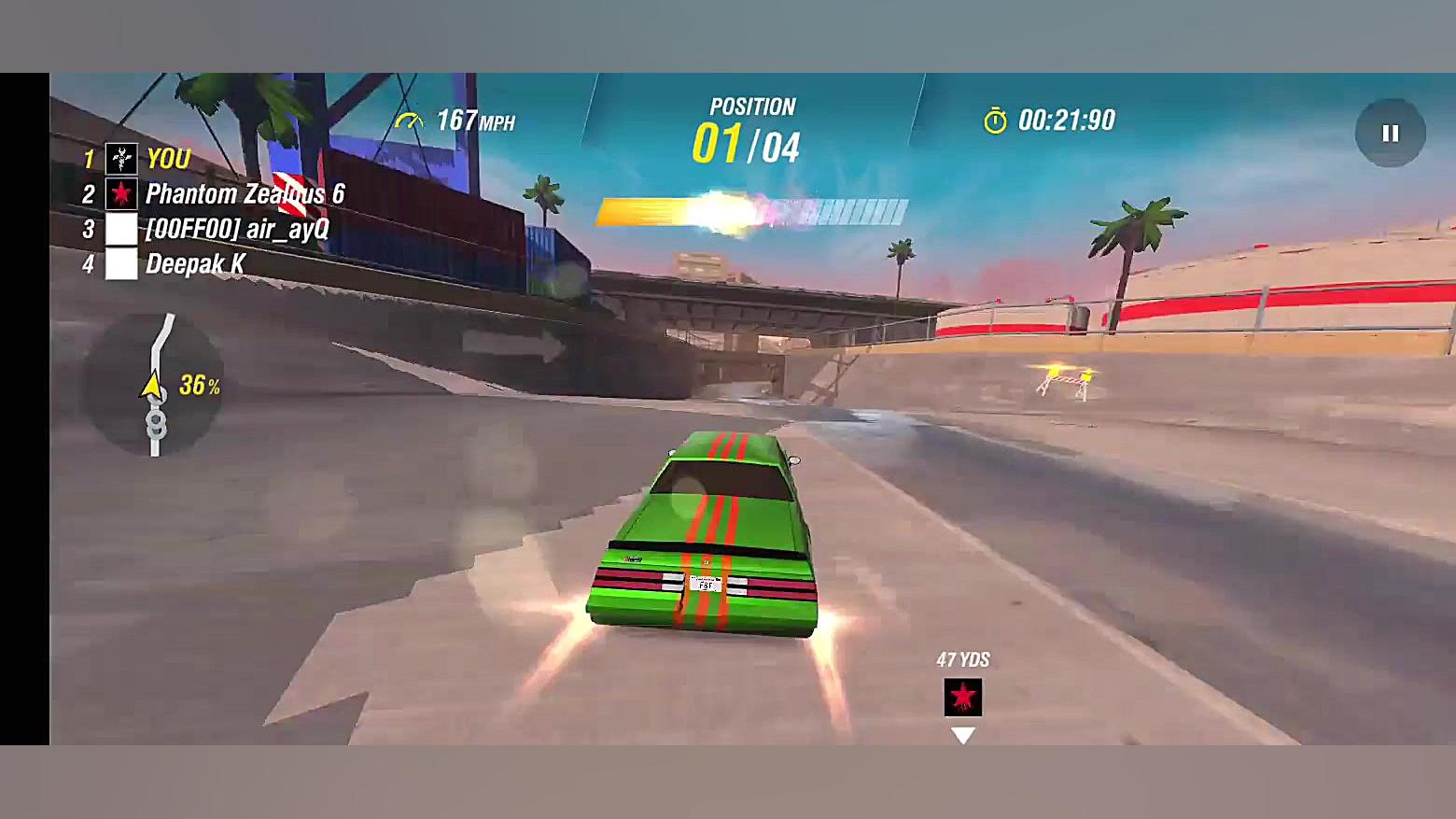
Task: Click the 47 YDS distance label
Action: (x=962, y=659)
